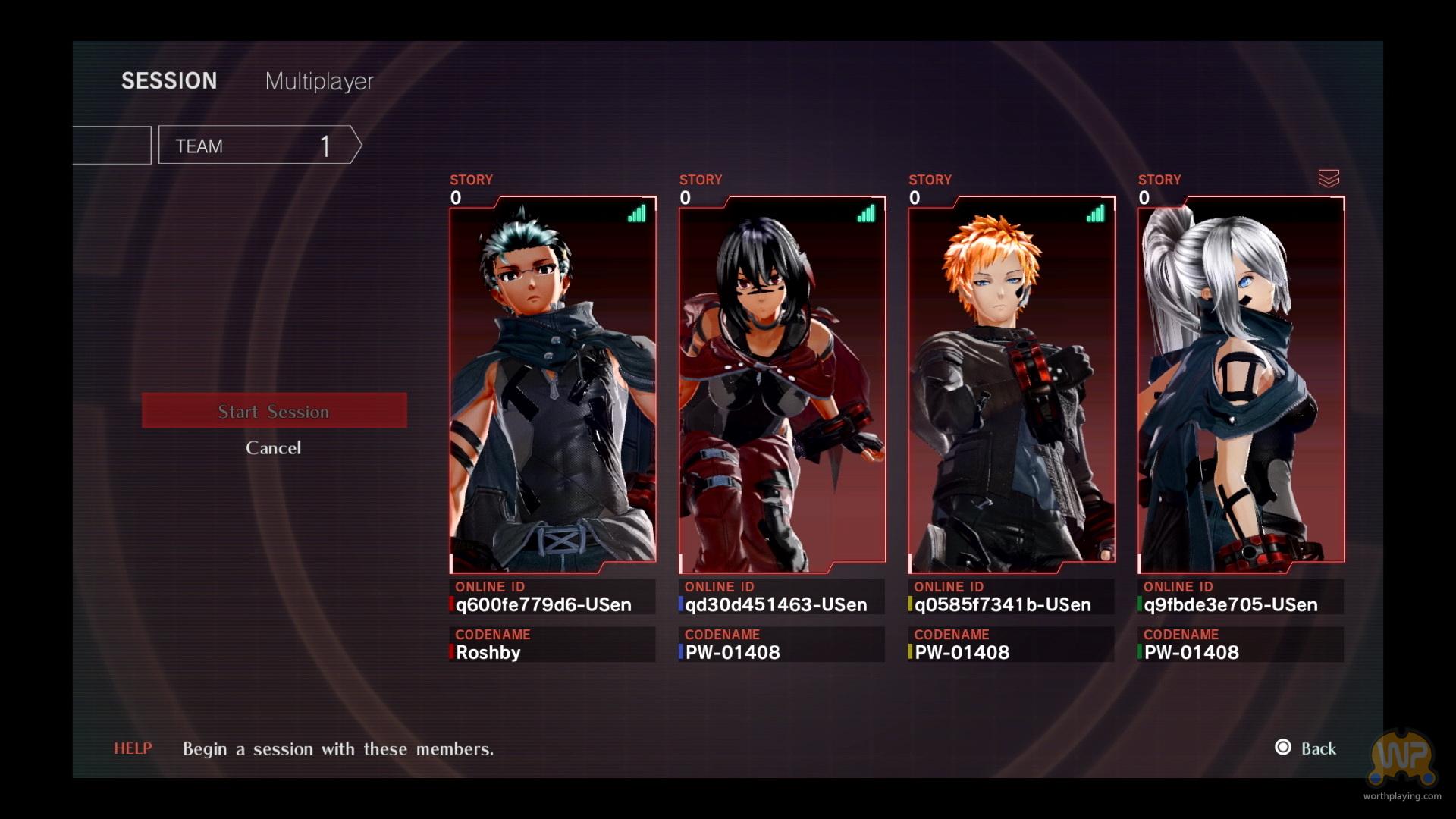Choose Roshby's player card
The width and height of the screenshot is (1456, 819).
(x=553, y=384)
